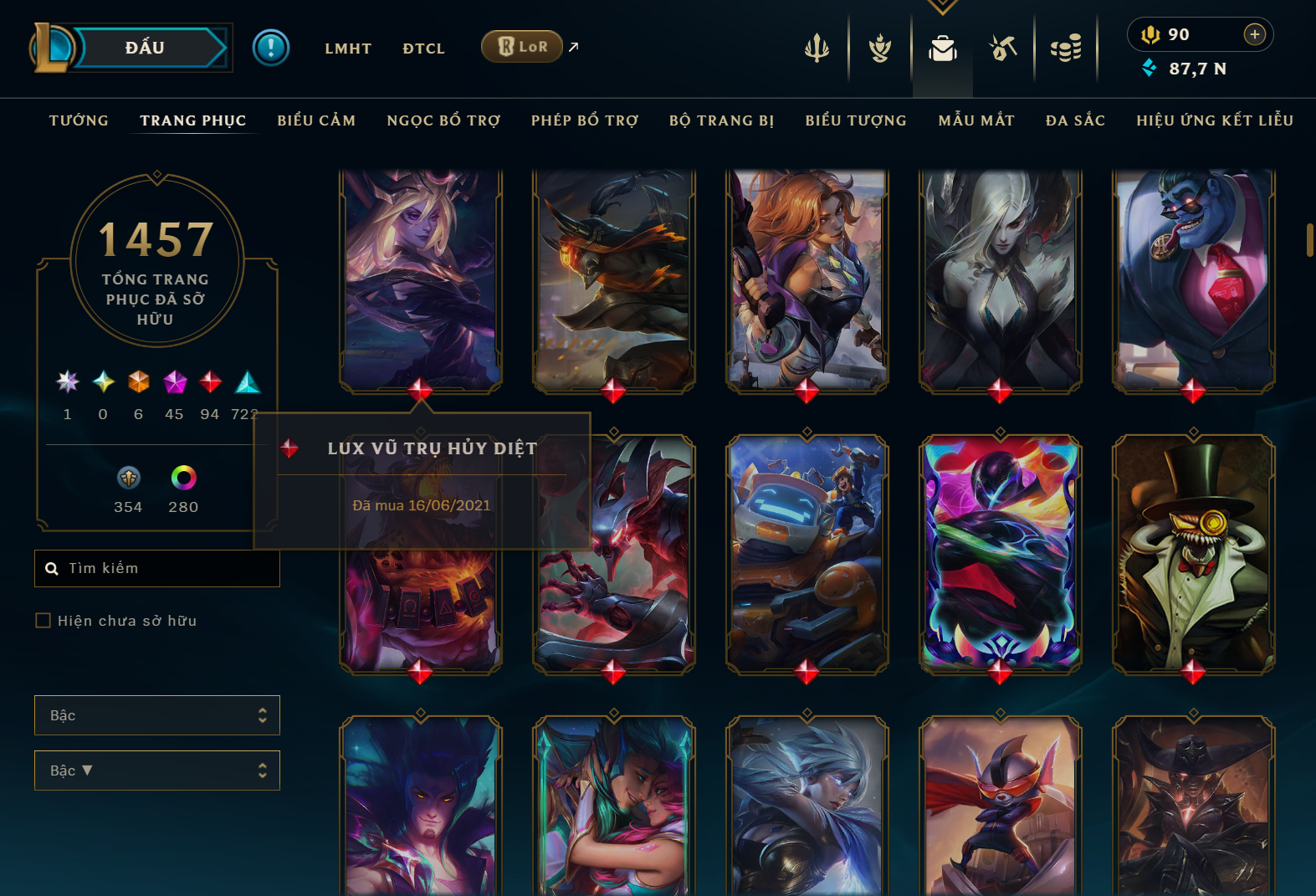This screenshot has height=896, width=1316.
Task: Select the Collection backpack icon
Action: [943, 48]
